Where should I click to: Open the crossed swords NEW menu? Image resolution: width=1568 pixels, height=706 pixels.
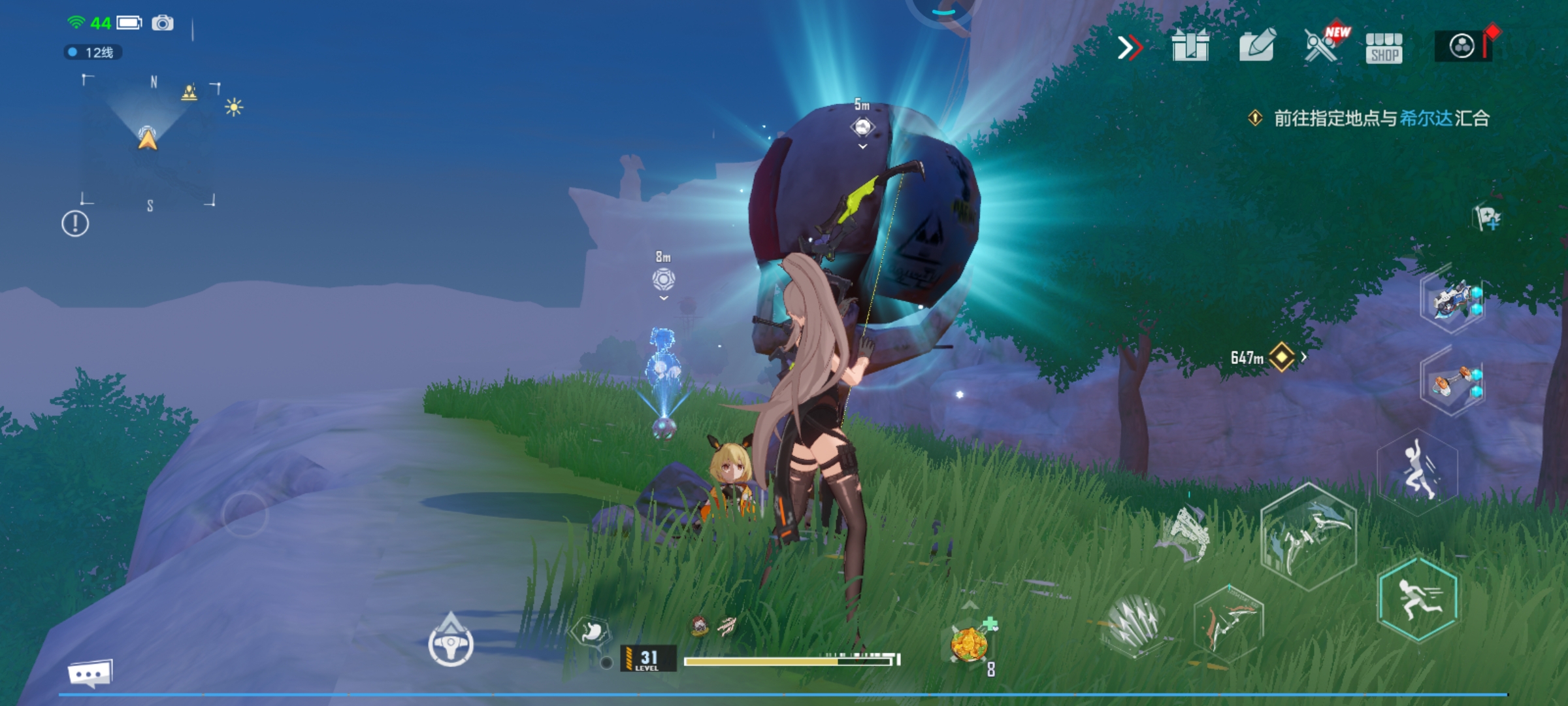[x=1322, y=46]
